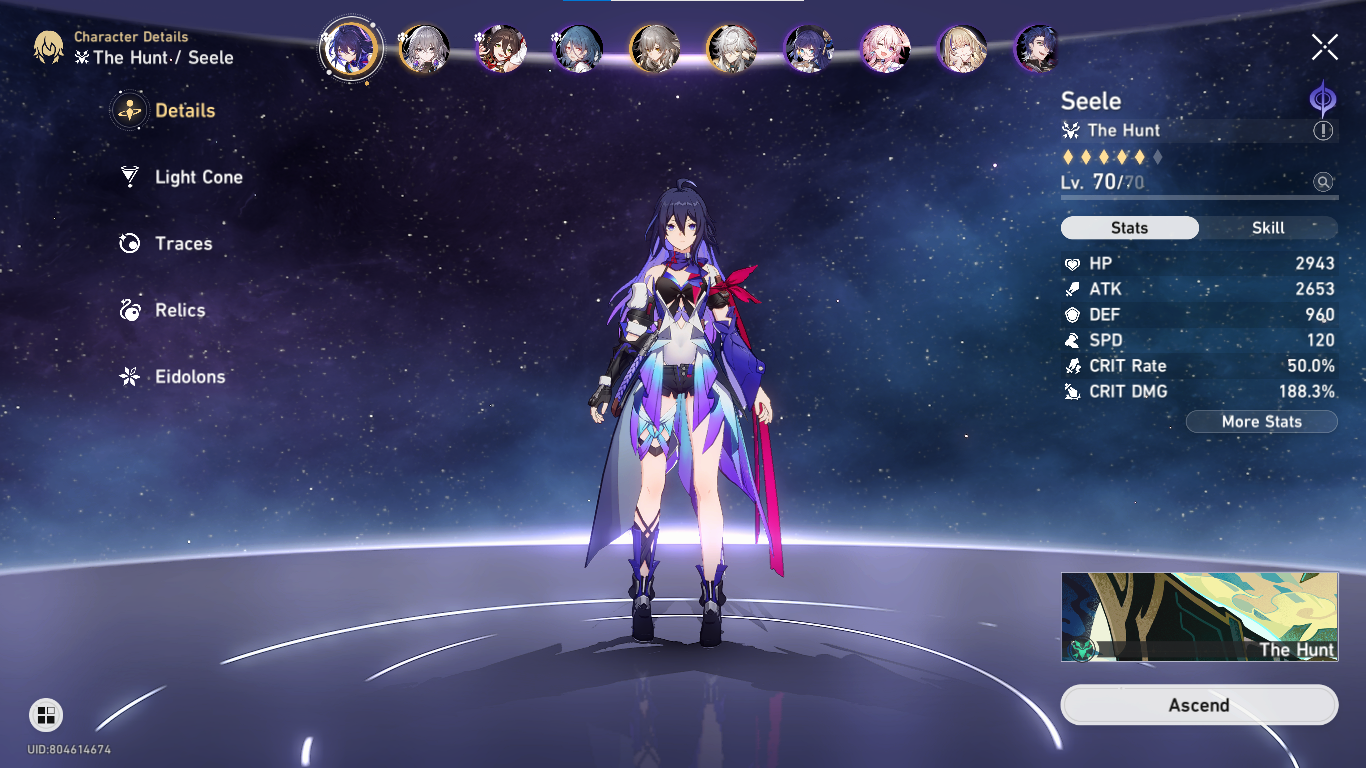Go to the Relics section
The image size is (1366, 768).
point(180,311)
